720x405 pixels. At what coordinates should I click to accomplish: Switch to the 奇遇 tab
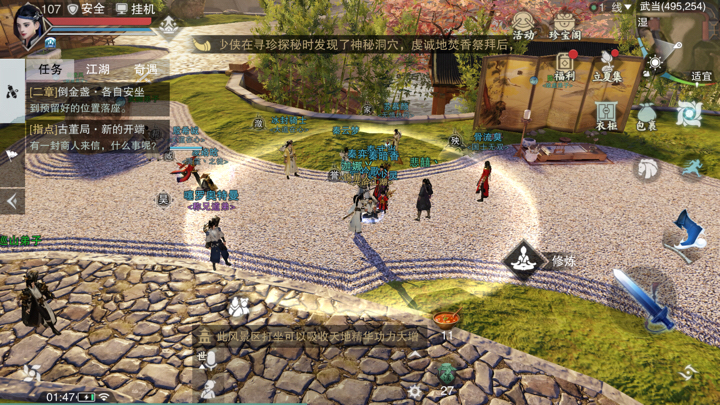point(146,69)
